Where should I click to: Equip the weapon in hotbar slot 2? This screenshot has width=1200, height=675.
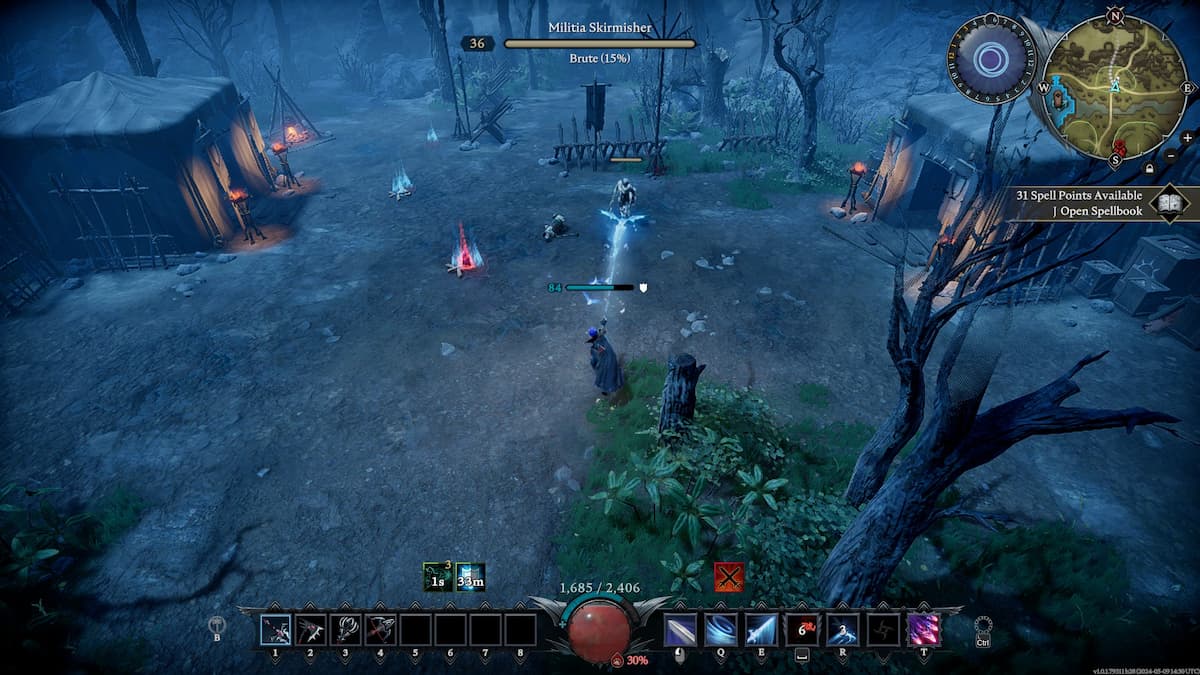tap(310, 630)
